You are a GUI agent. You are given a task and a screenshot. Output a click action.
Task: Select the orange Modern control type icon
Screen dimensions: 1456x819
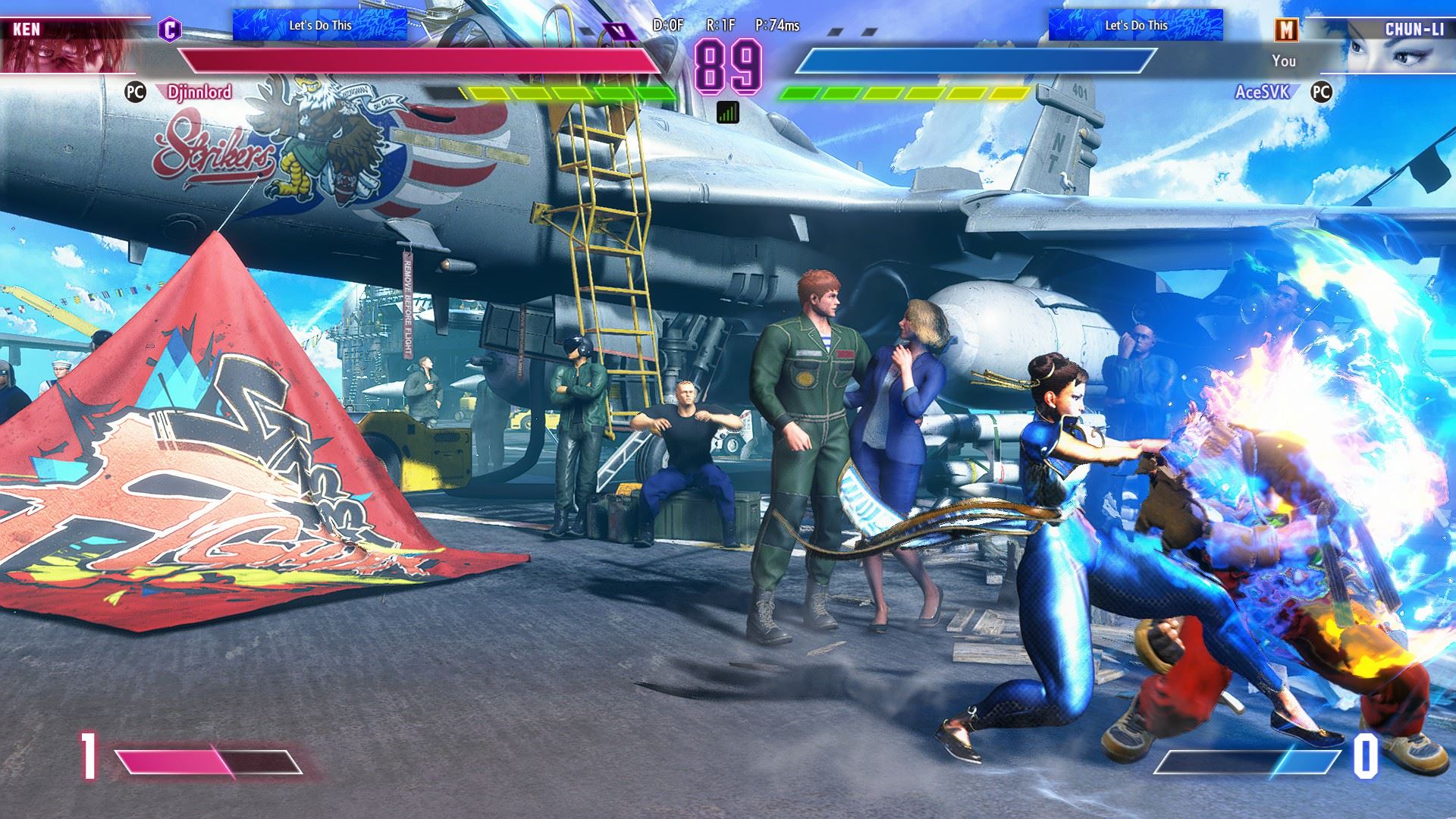click(x=1287, y=30)
